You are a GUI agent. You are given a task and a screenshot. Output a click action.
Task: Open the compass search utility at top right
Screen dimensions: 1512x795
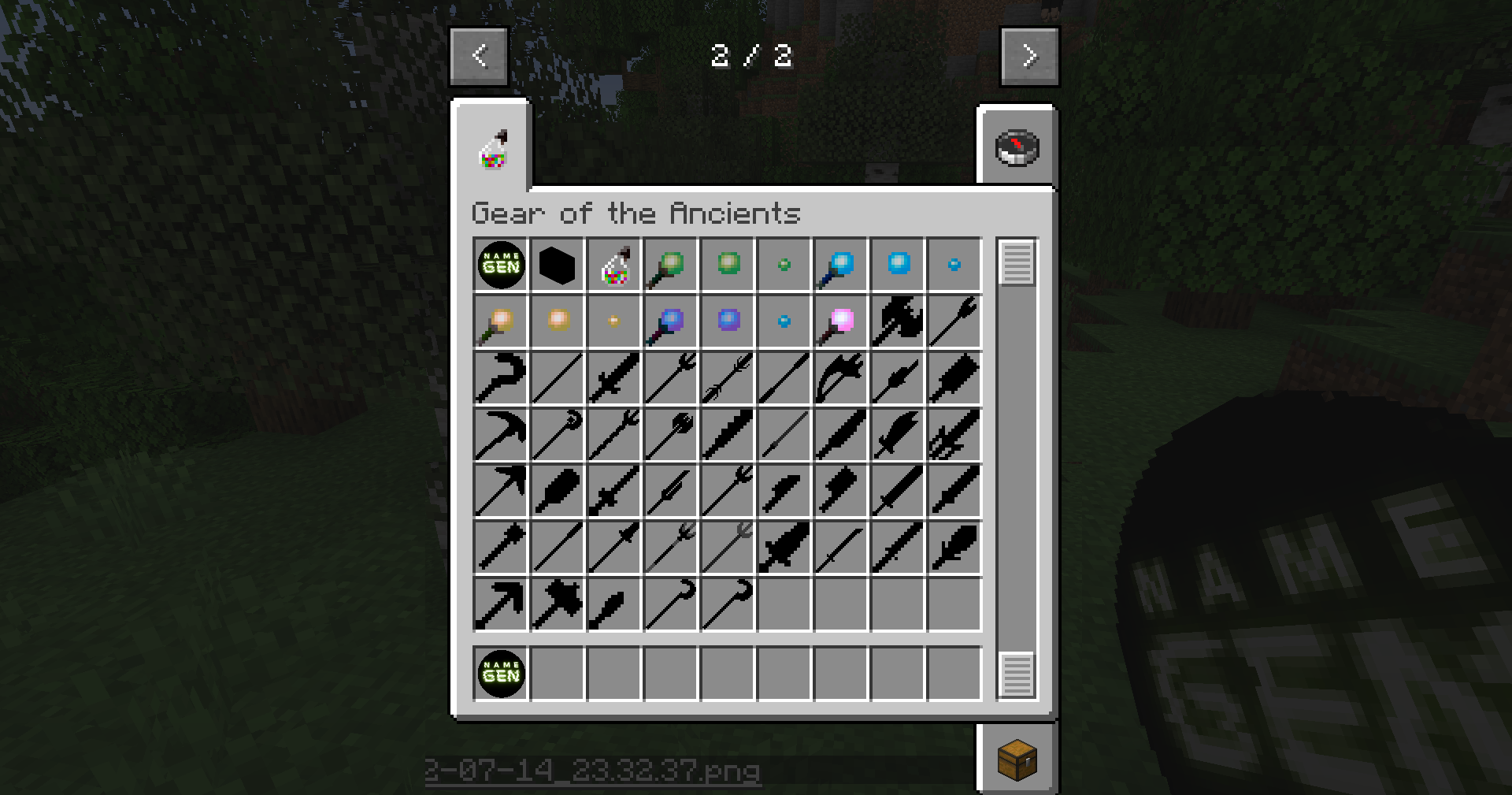pos(1017,147)
